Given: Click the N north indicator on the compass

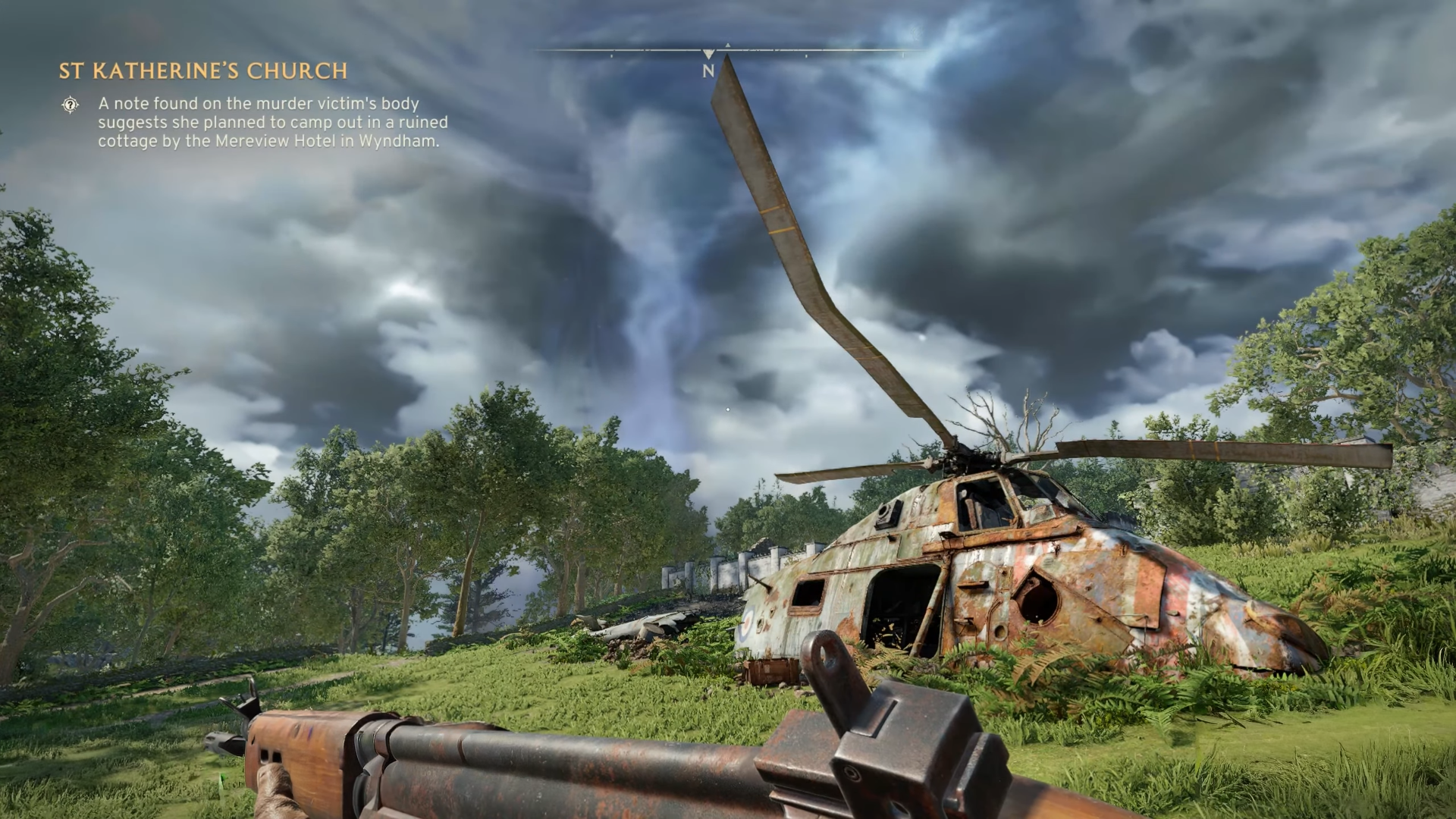Looking at the screenshot, I should tap(708, 72).
